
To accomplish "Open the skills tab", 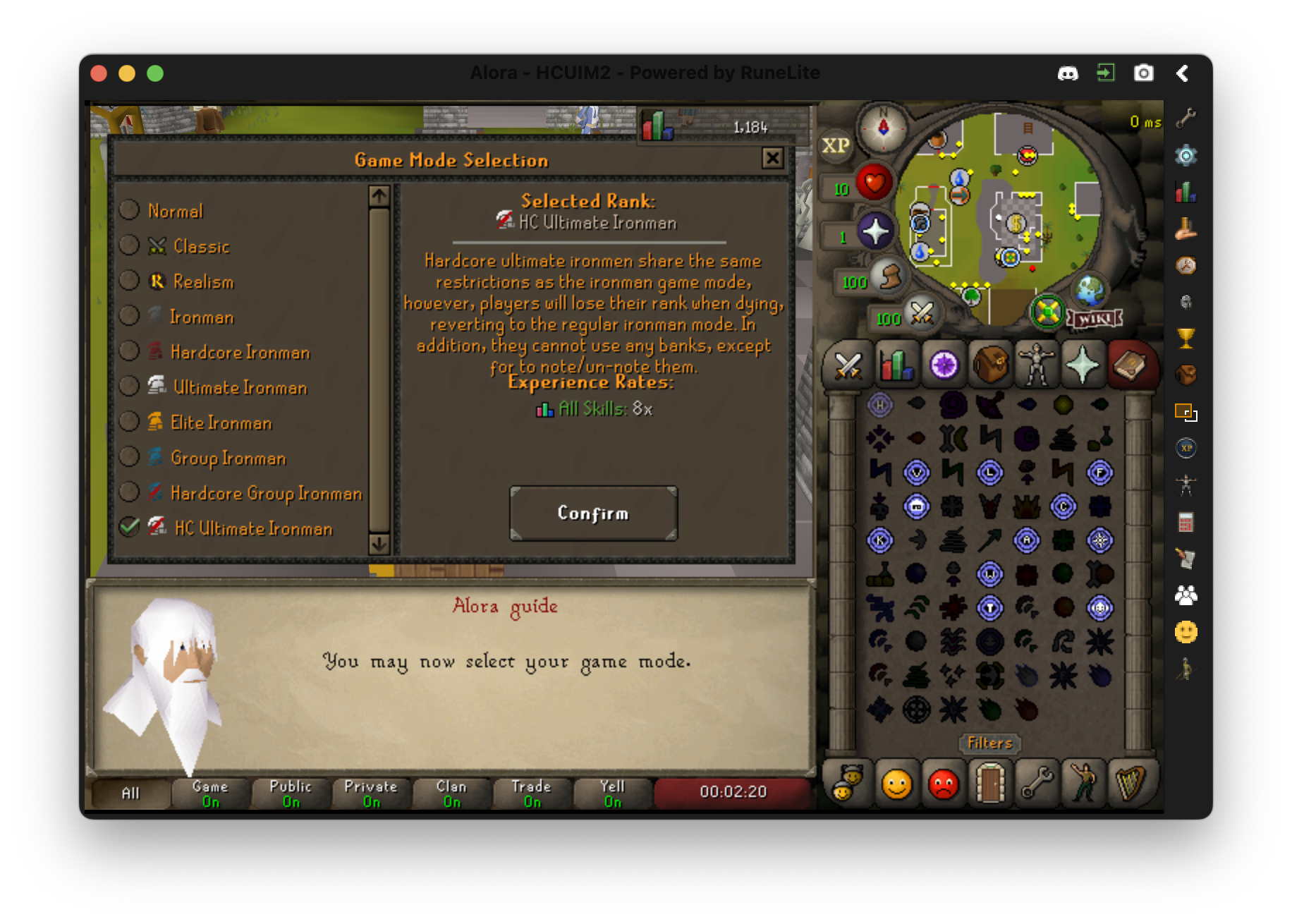I will click(x=896, y=364).
